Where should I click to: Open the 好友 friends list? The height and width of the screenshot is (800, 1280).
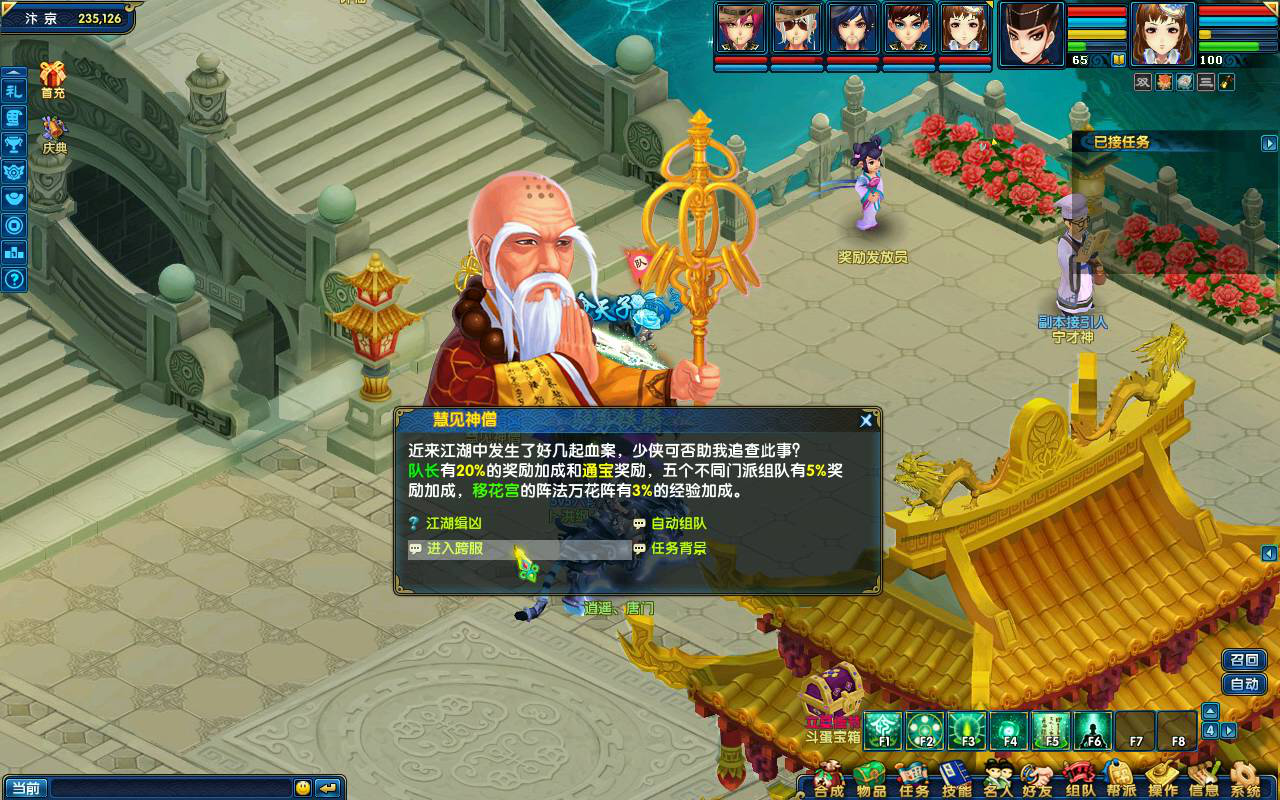(x=1038, y=779)
